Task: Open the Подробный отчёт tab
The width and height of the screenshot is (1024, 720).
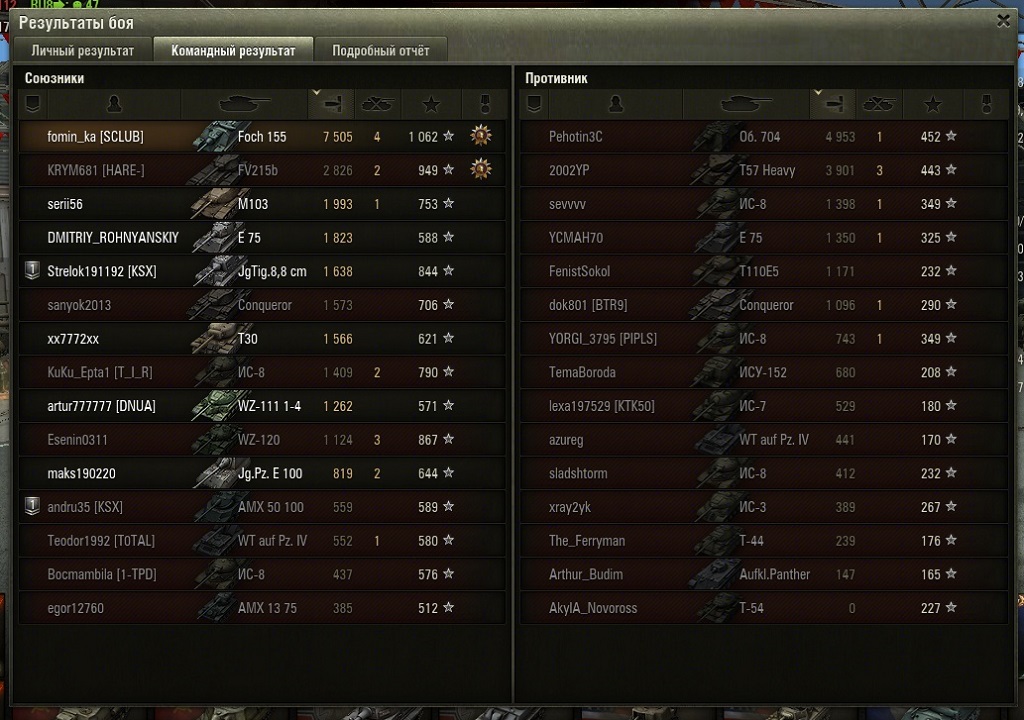Action: (380, 50)
